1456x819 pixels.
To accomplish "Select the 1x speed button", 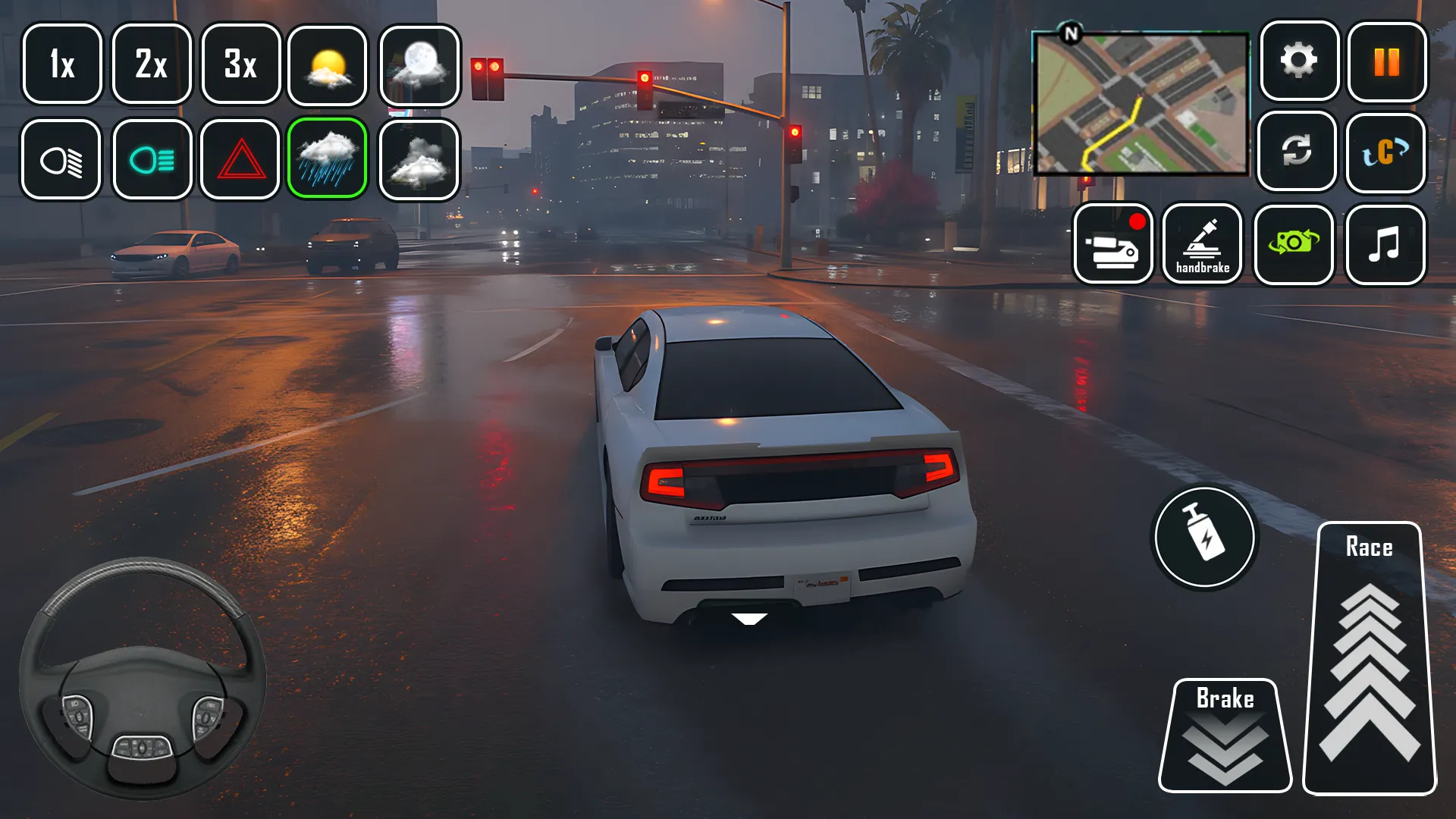I will pyautogui.click(x=62, y=64).
